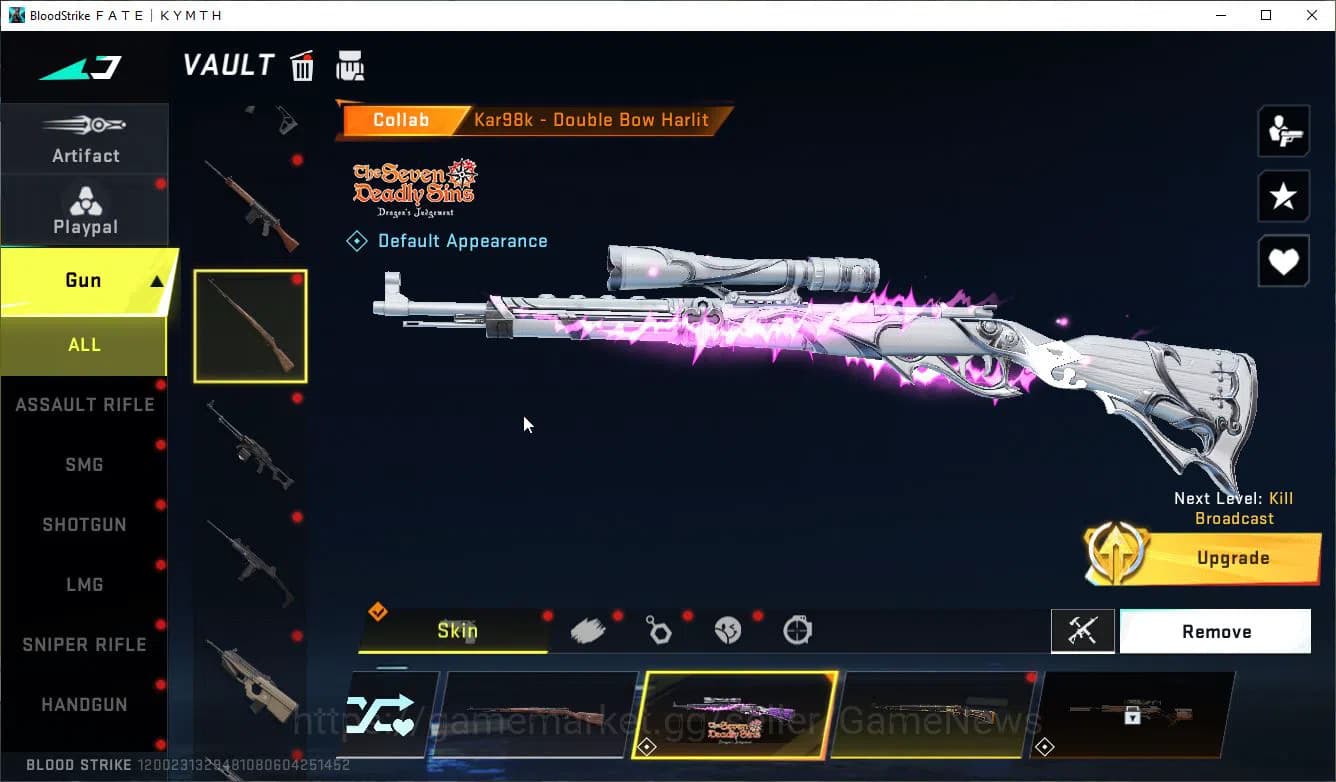Select the reticle customization icon

click(797, 630)
